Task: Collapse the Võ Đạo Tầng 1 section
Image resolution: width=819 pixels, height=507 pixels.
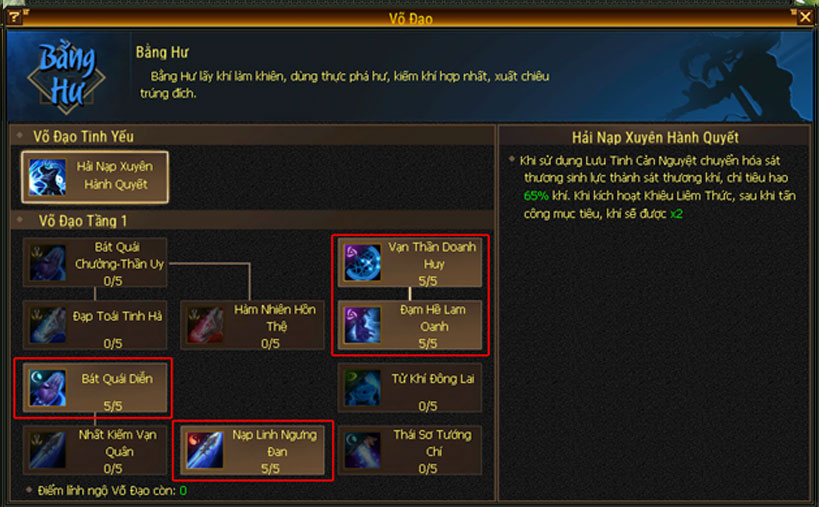Action: (20, 220)
